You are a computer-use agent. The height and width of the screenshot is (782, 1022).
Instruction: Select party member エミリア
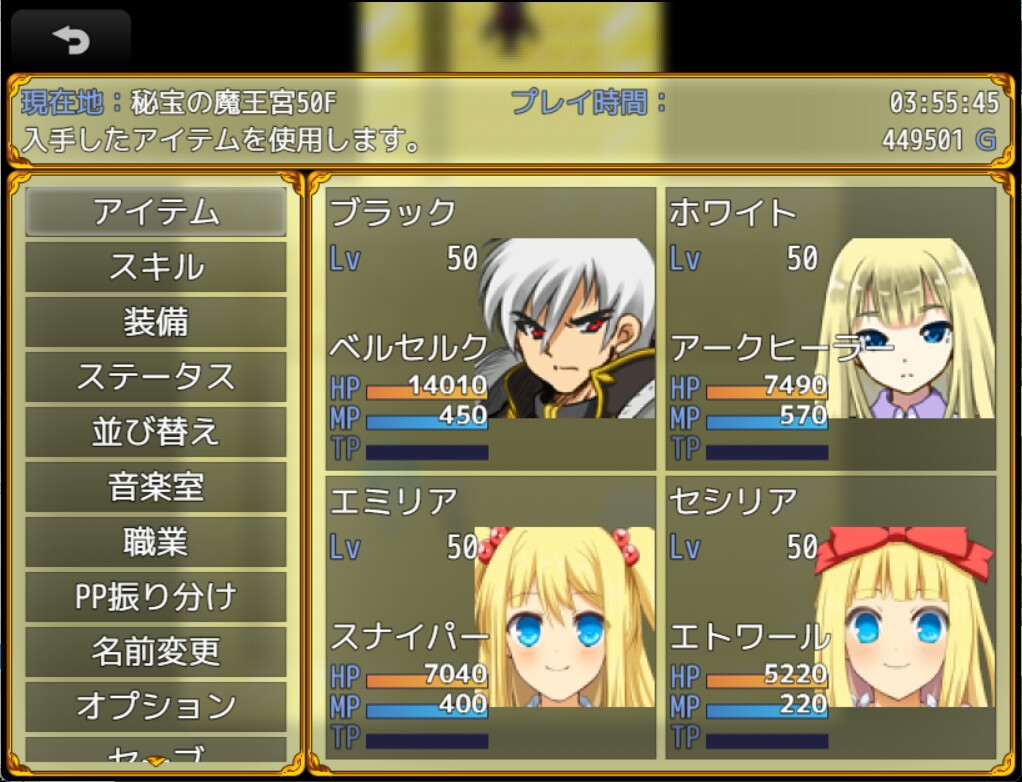pyautogui.click(x=491, y=617)
